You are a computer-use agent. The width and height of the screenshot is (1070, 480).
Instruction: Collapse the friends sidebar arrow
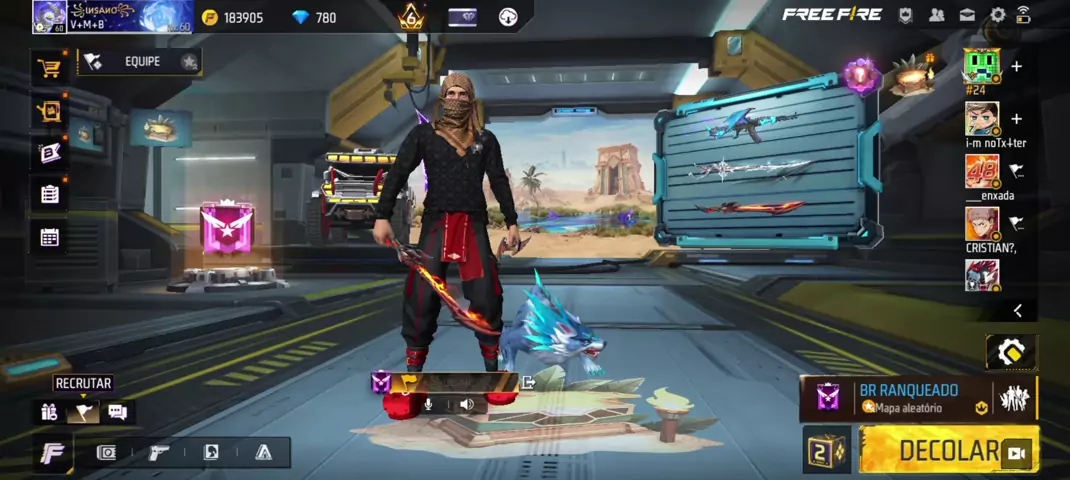[1017, 311]
